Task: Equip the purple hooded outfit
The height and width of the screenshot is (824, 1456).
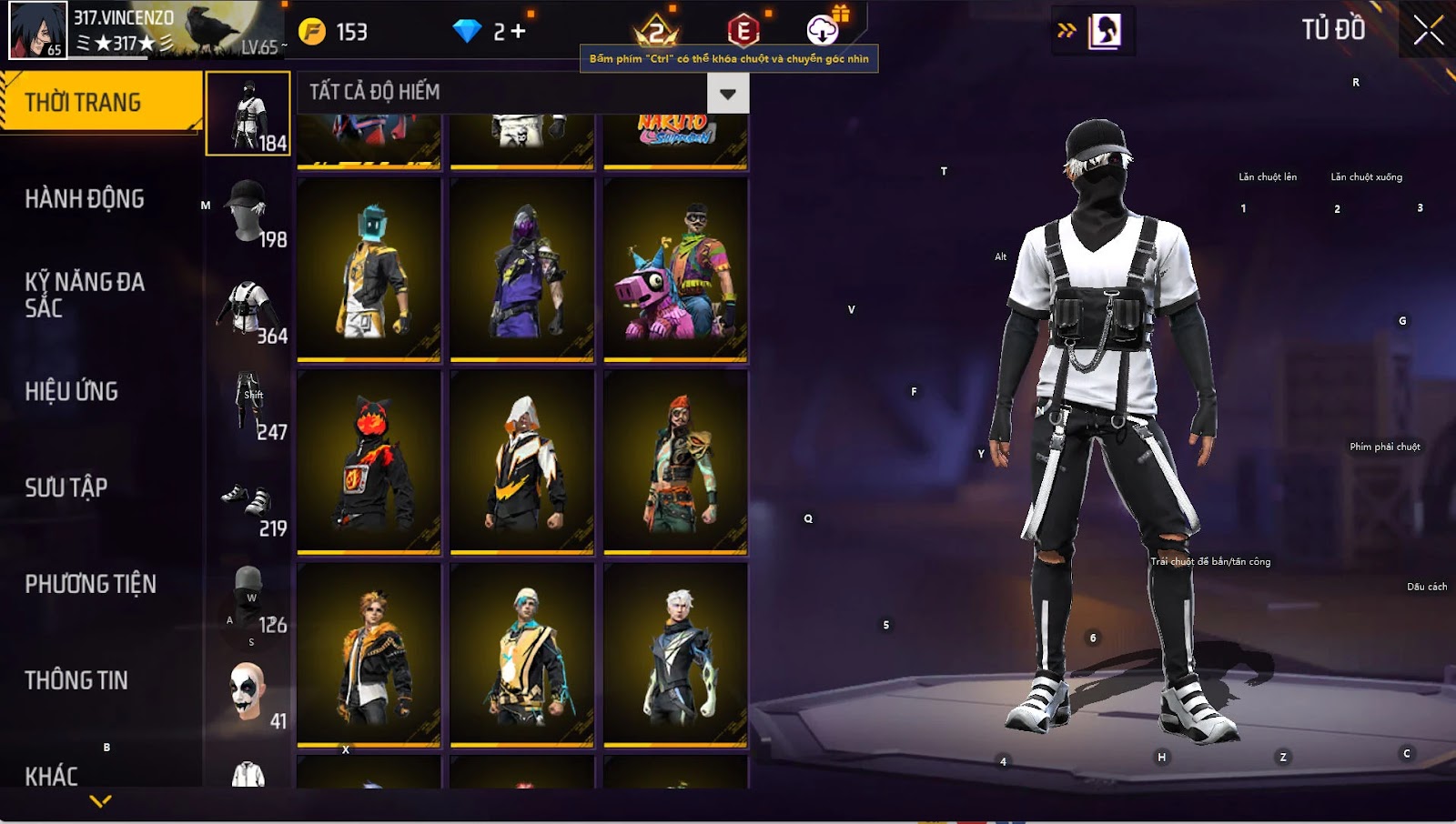Action: [521, 270]
